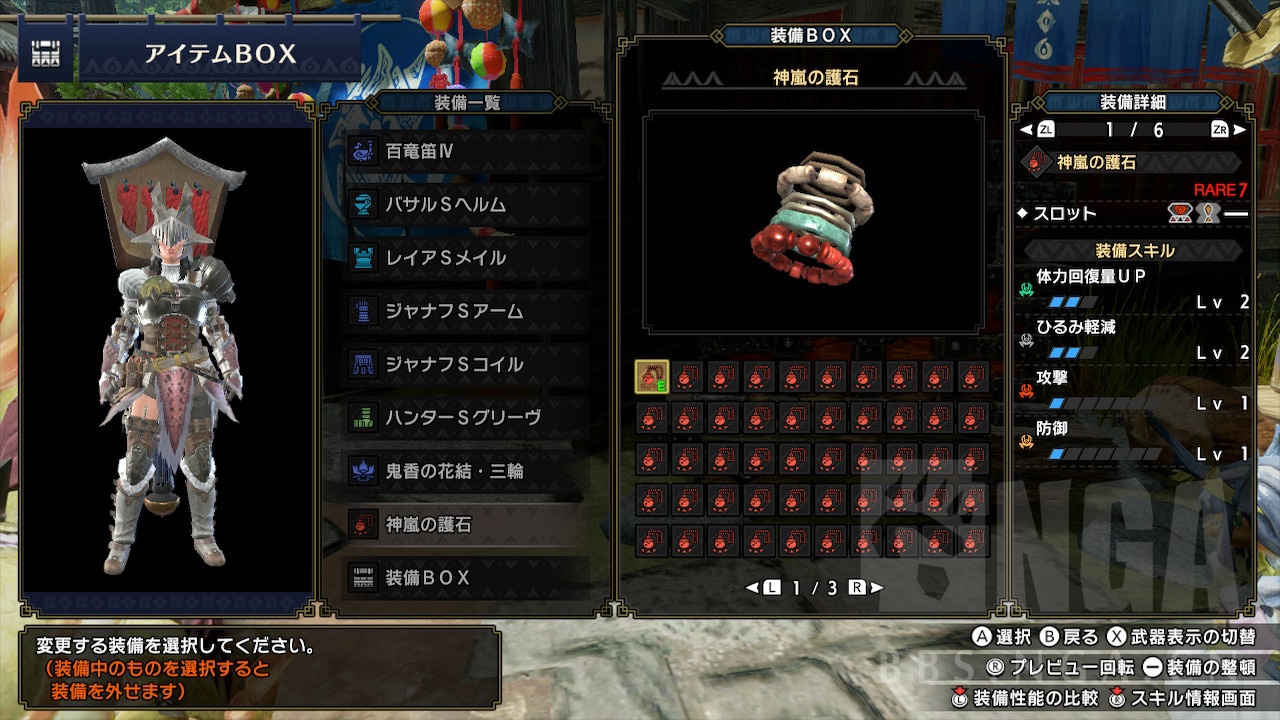The height and width of the screenshot is (720, 1280).
Task: Select ジャナフSコイル waist armor
Action: (x=466, y=364)
